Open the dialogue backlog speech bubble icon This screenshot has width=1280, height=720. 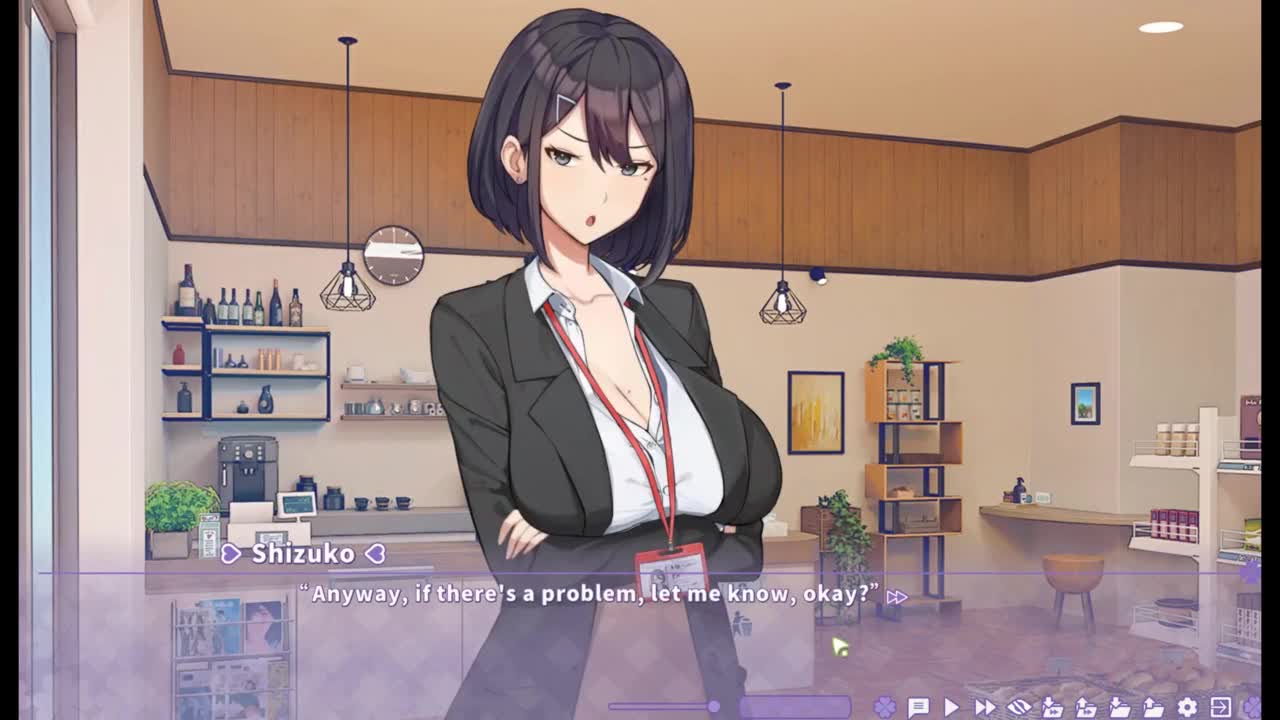[x=918, y=707]
